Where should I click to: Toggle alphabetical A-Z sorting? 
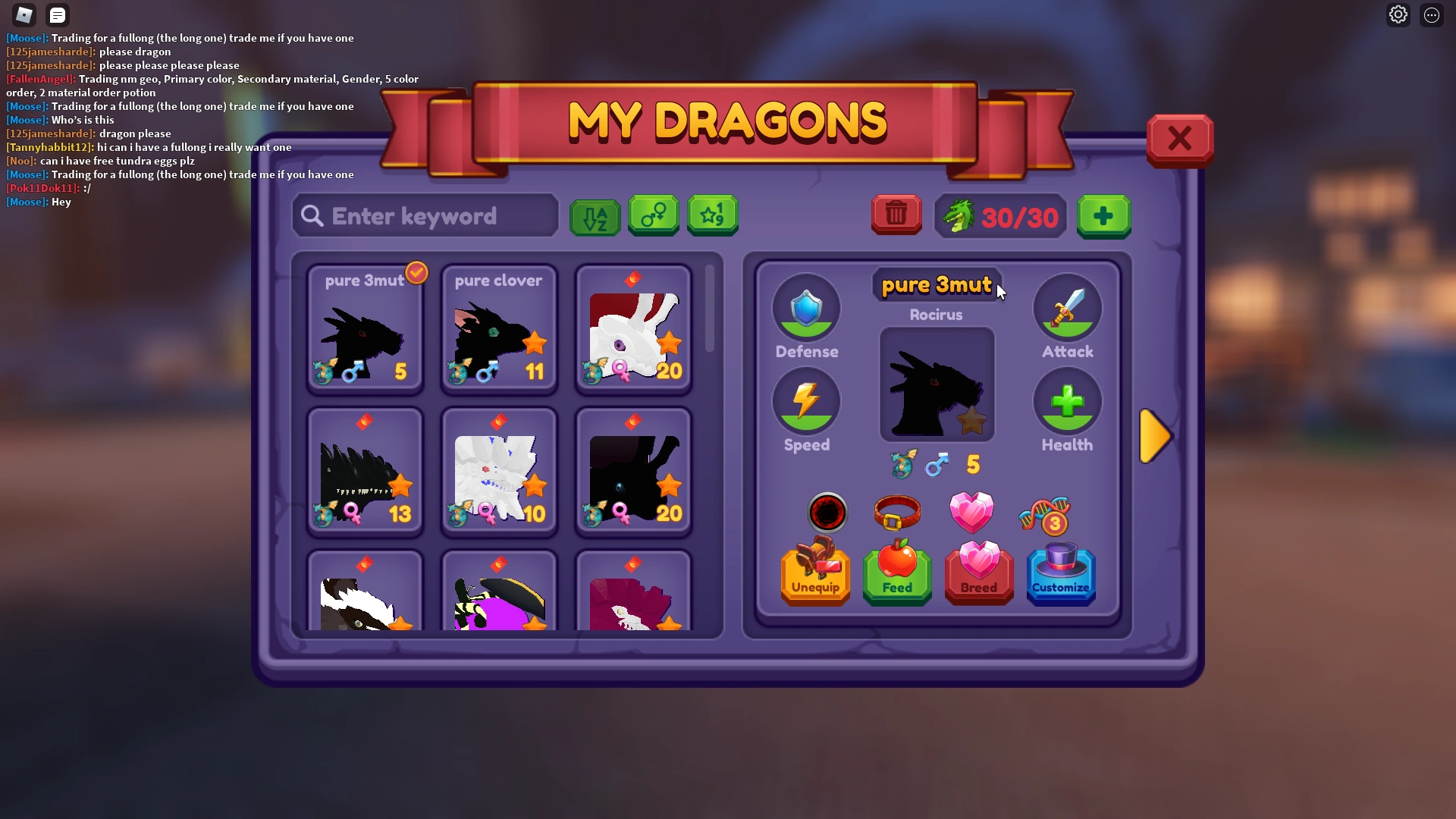595,215
